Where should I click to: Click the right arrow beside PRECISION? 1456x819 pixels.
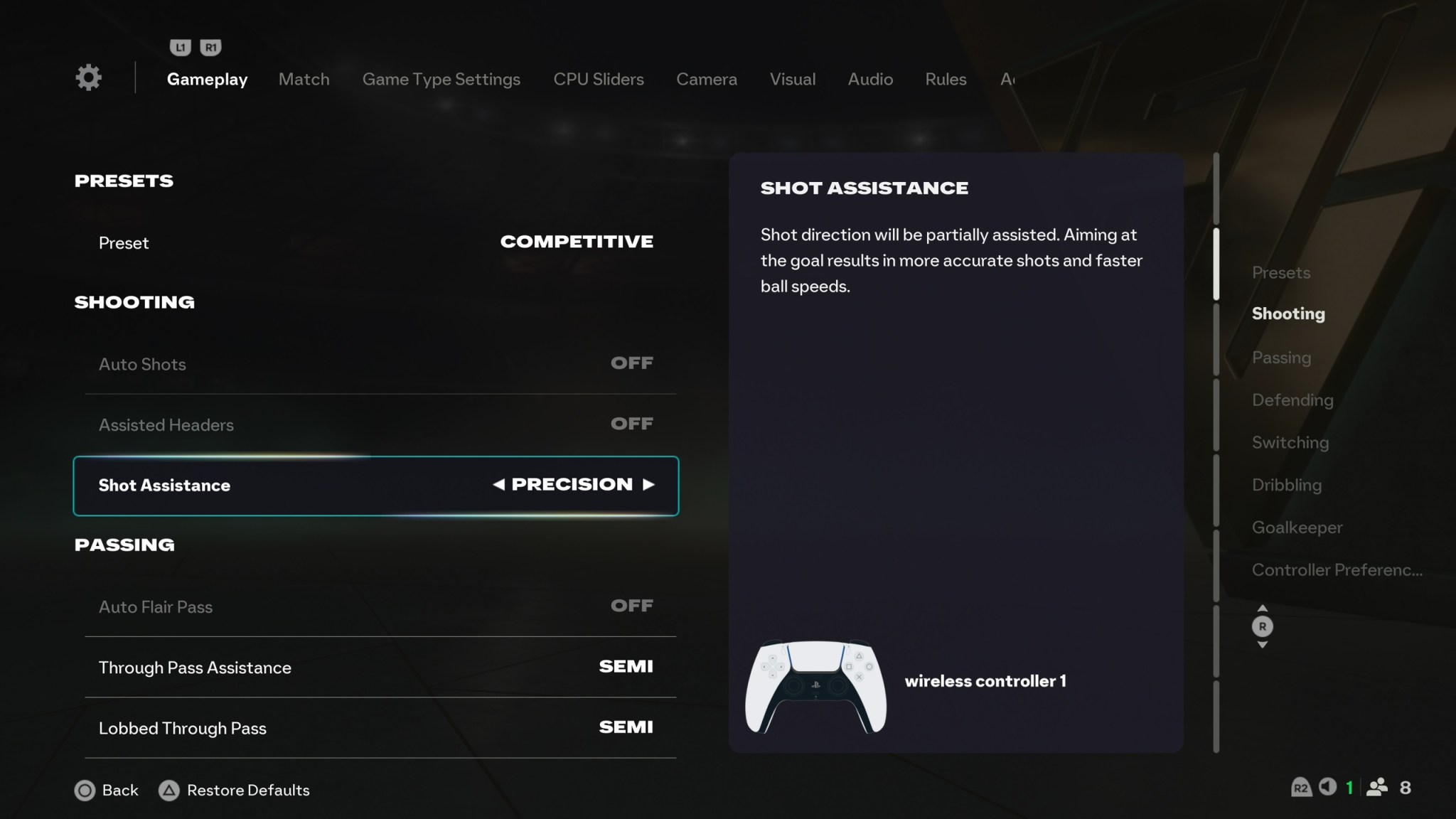click(649, 484)
